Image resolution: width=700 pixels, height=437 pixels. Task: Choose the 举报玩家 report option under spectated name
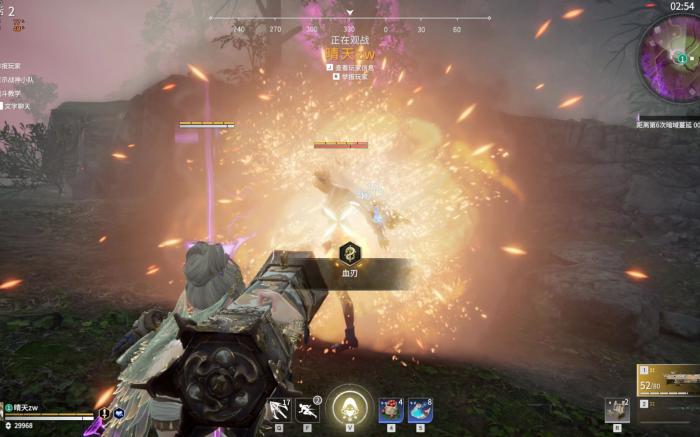coord(350,76)
